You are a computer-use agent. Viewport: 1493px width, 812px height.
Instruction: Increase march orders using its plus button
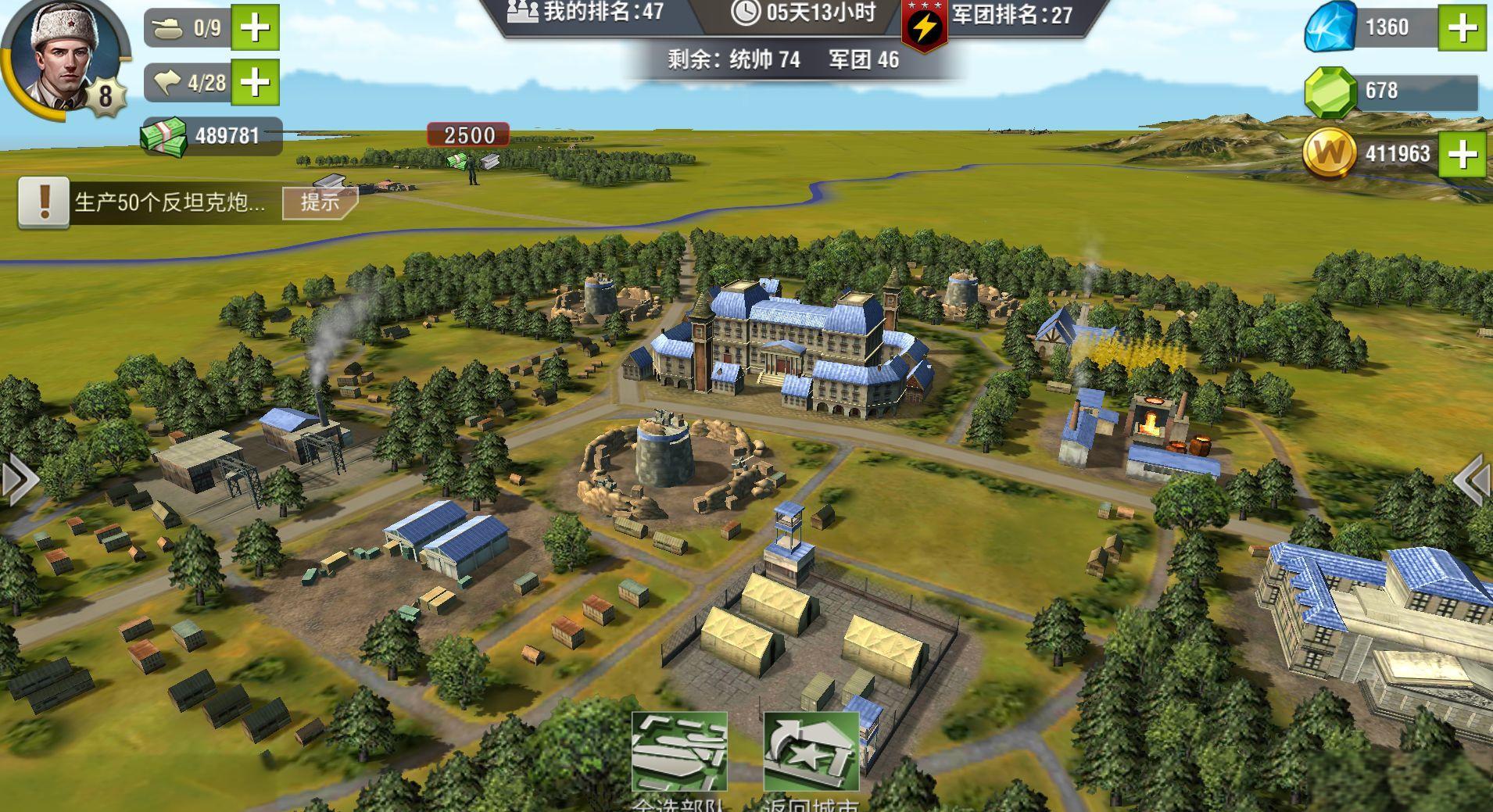tap(256, 82)
